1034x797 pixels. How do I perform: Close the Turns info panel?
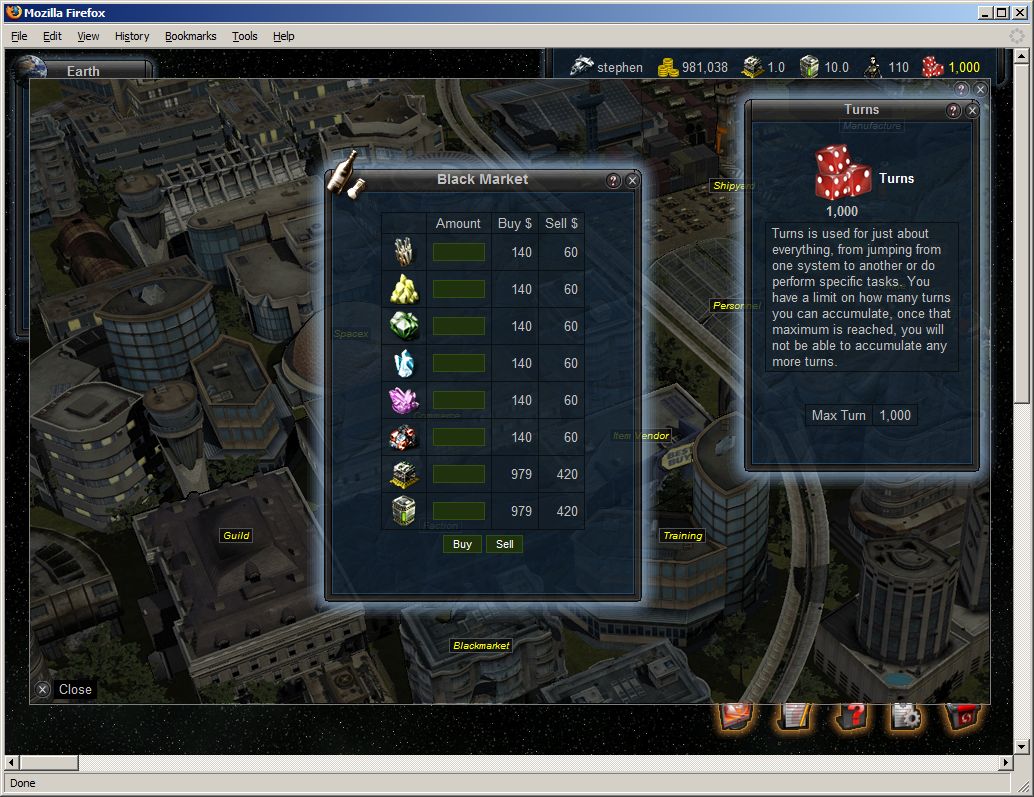(972, 111)
